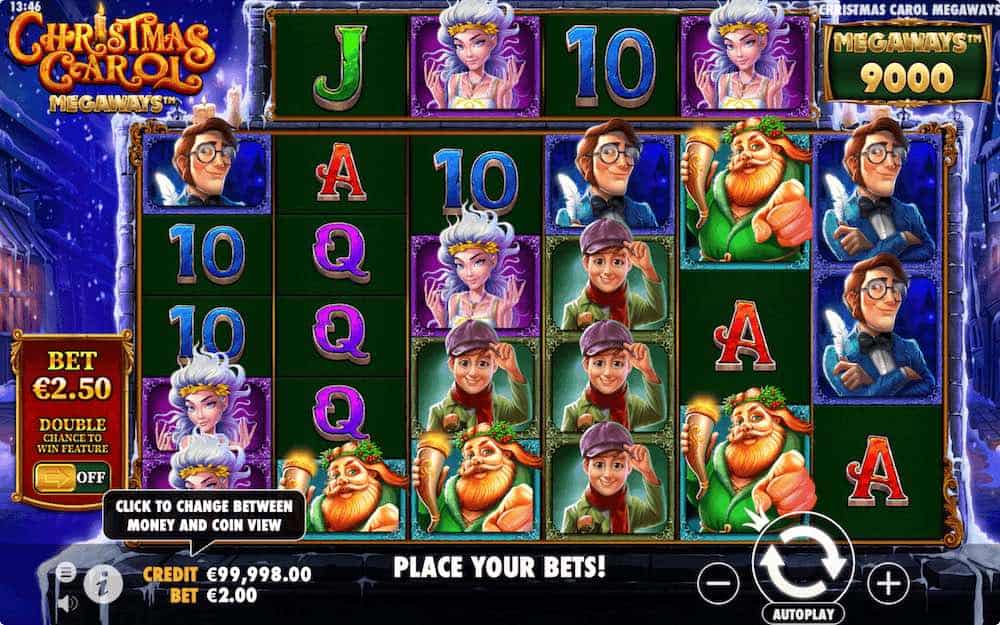Viewport: 1000px width, 625px height.
Task: Toggle the Double Chance to Win feature
Action: [71, 476]
